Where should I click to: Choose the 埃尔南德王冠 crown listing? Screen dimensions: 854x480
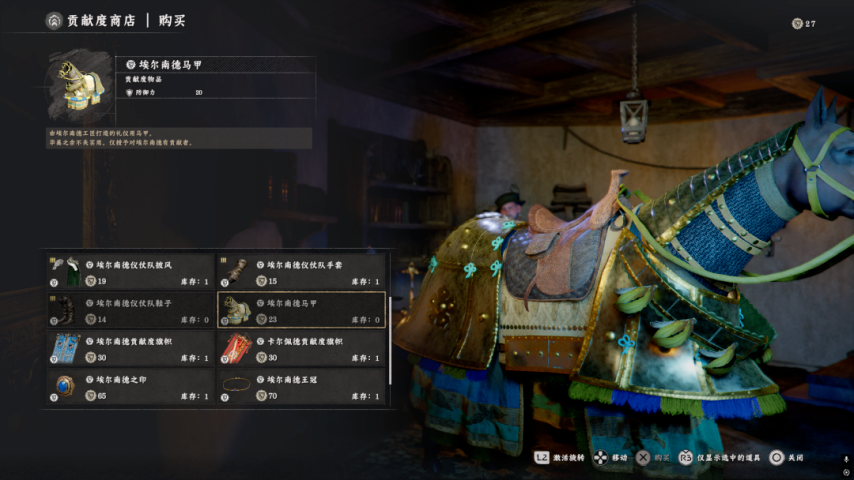pyautogui.click(x=301, y=386)
